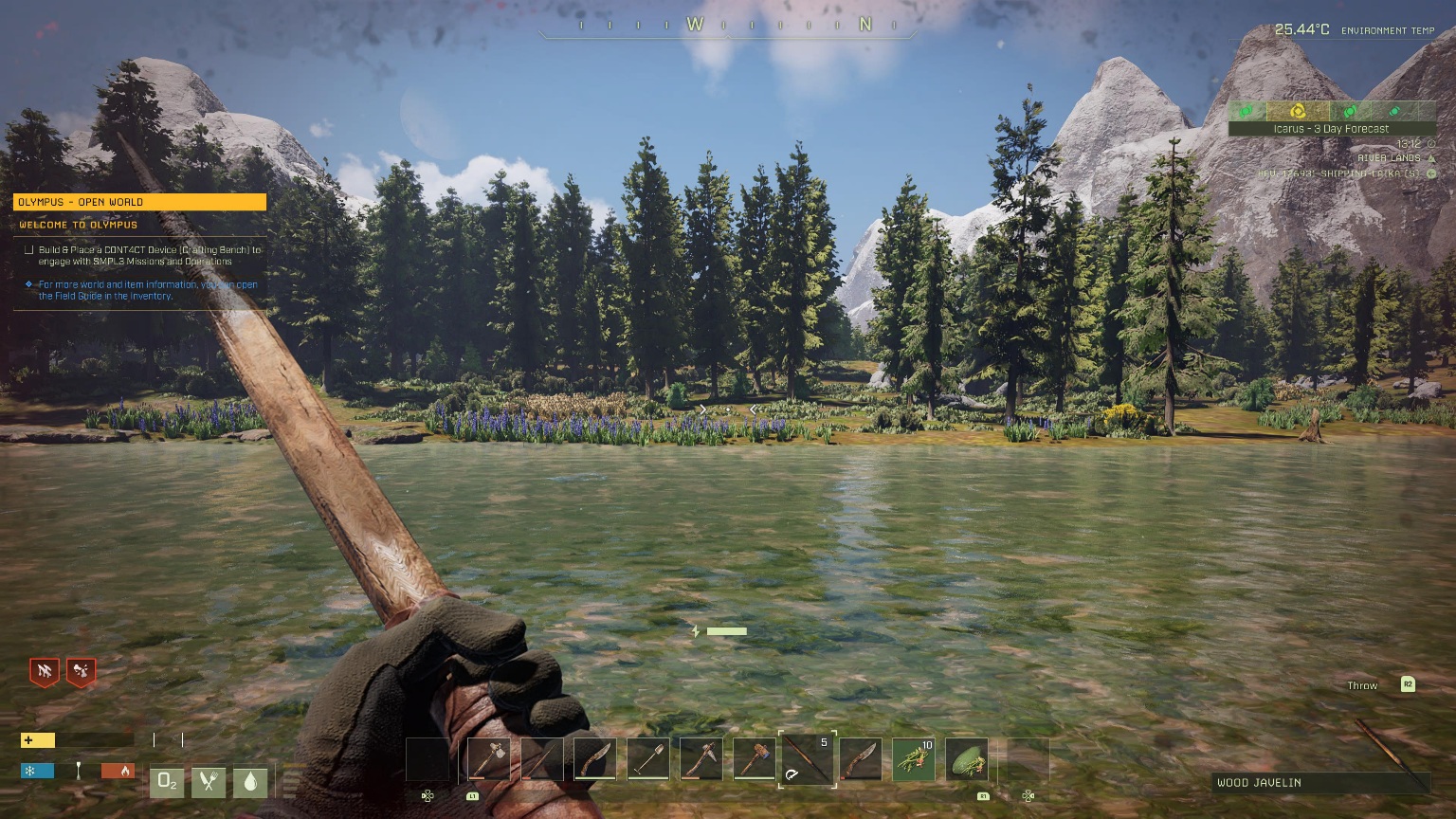Select the shovel in the hotbar
The image size is (1456, 819).
(x=648, y=759)
